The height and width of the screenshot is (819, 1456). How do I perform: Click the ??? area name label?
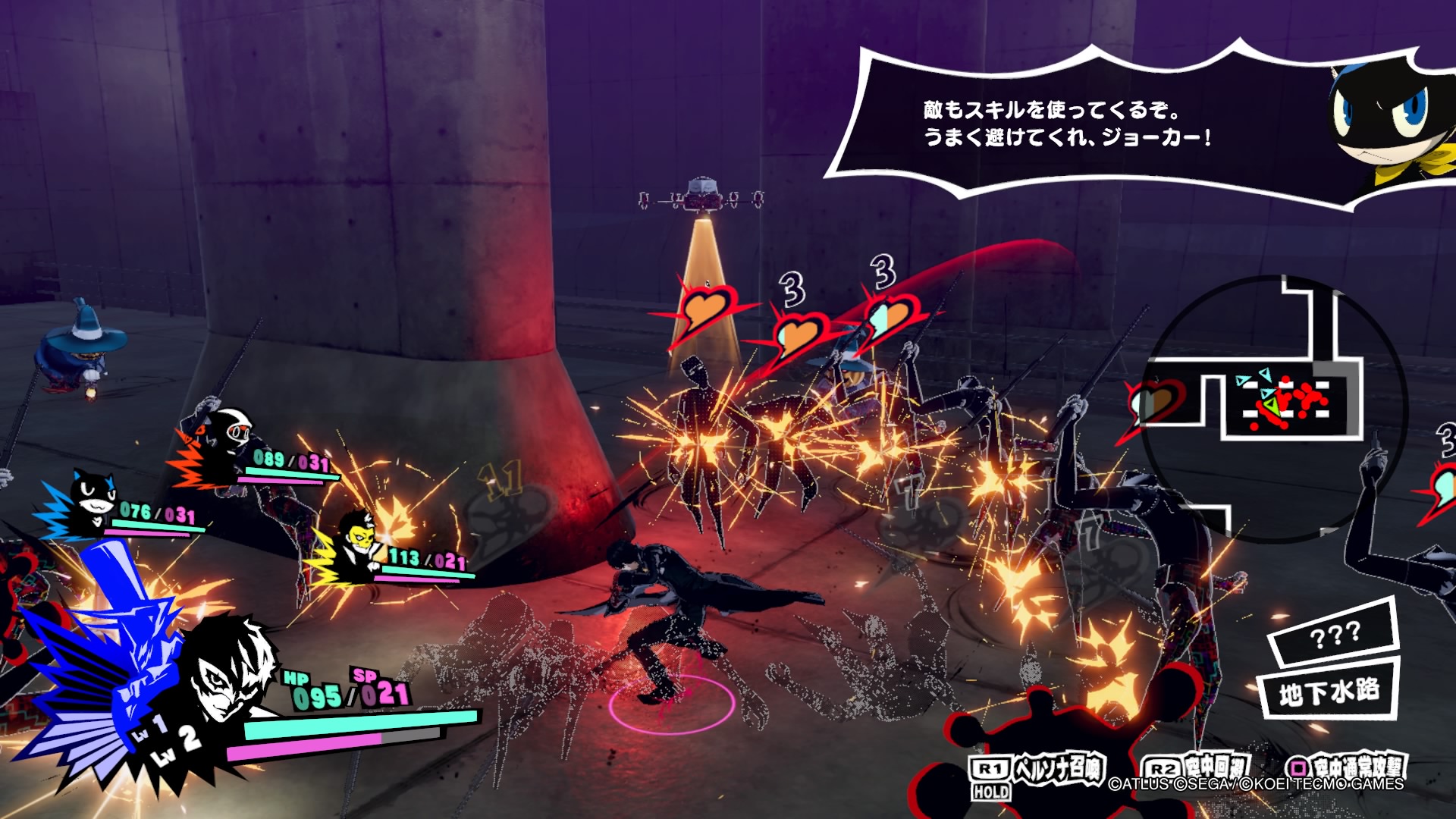point(1335,635)
